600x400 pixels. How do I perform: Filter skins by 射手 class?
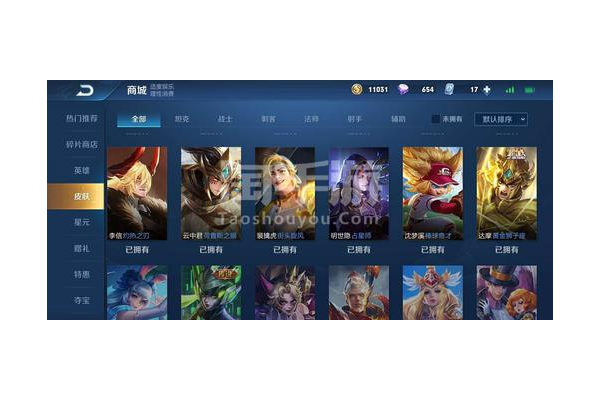355,119
